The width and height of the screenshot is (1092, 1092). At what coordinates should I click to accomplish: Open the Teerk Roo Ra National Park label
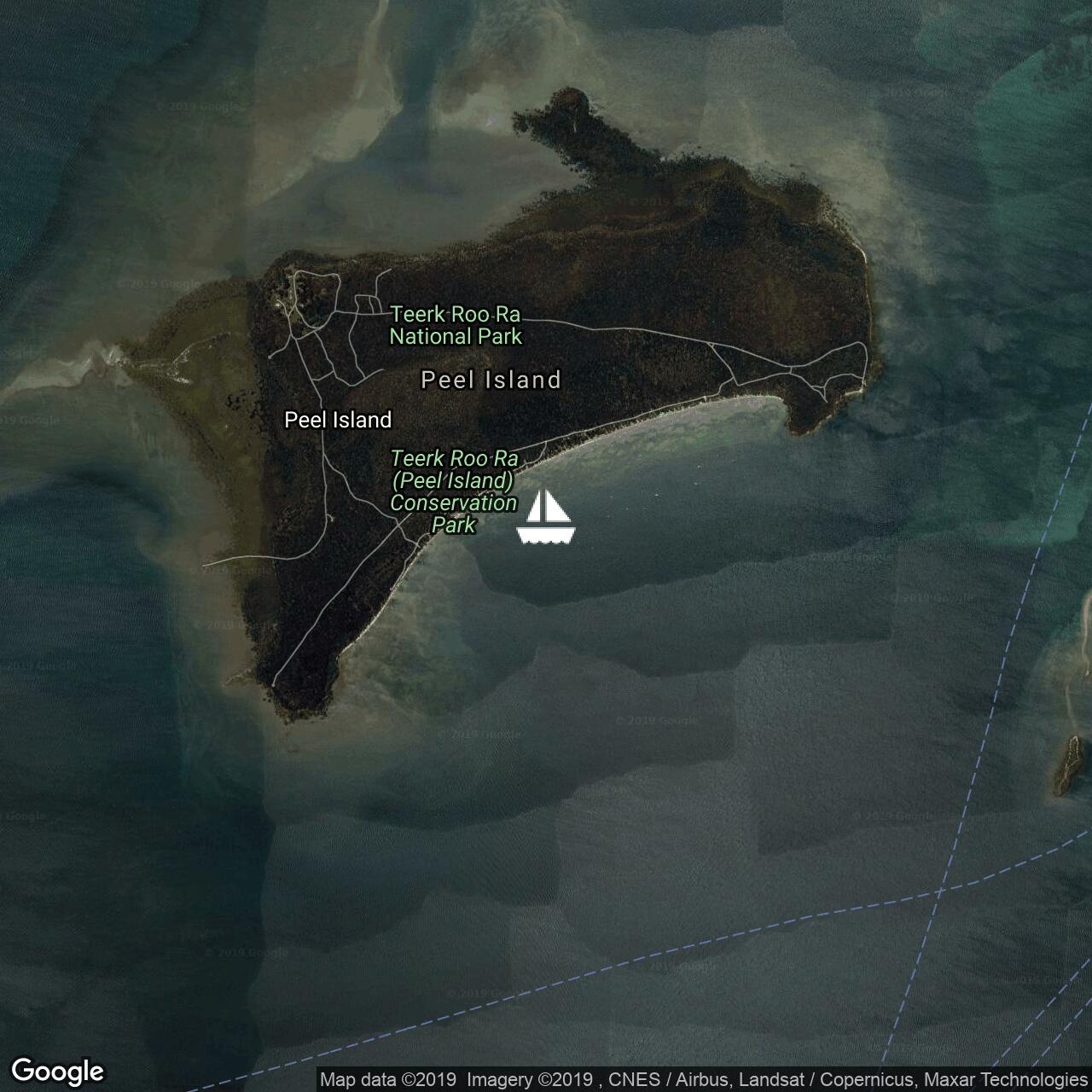(x=456, y=325)
